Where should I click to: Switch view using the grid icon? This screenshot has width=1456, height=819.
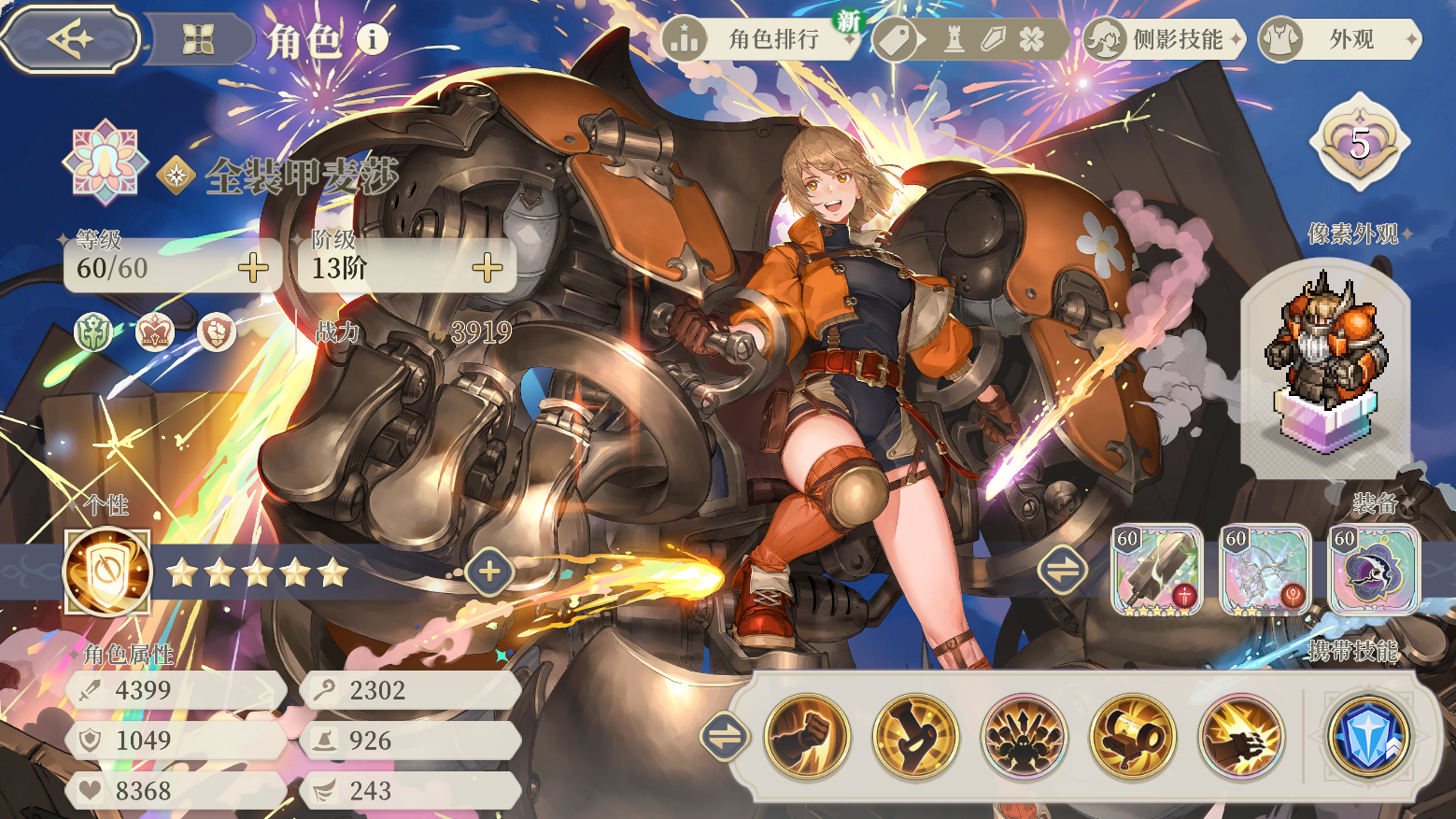pos(199,38)
